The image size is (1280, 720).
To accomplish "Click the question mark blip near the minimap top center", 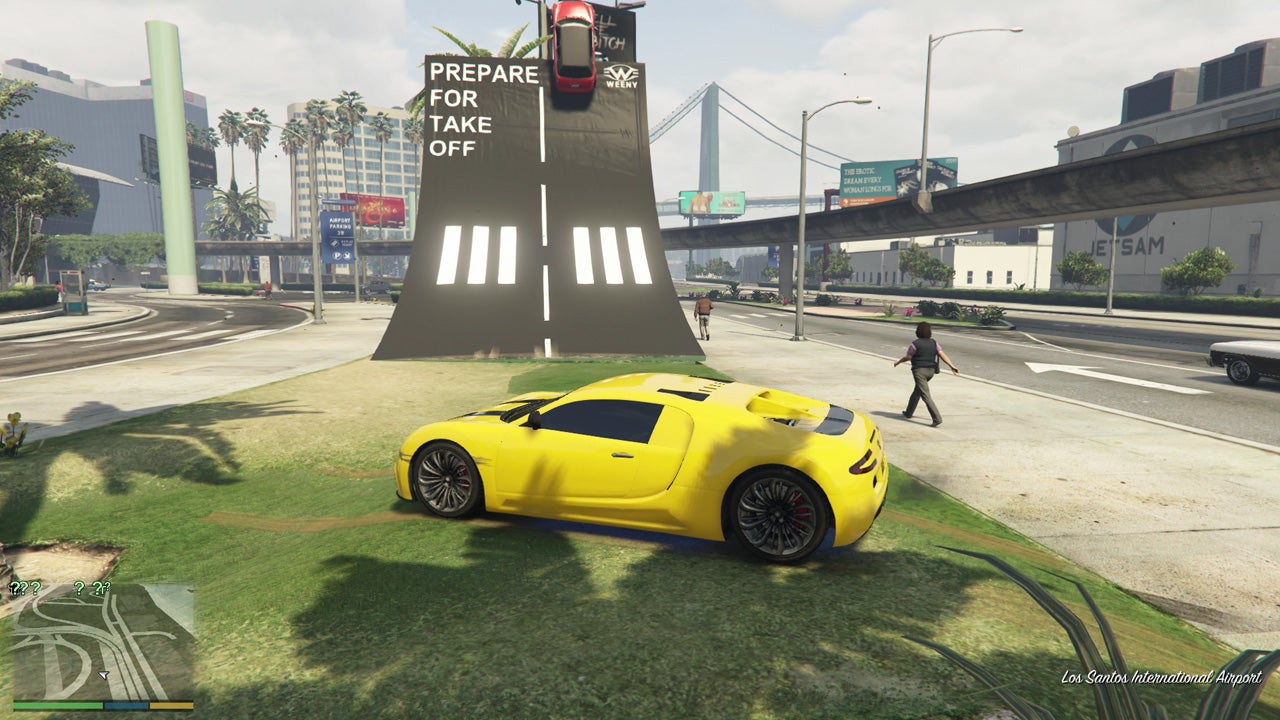I will 79,589.
